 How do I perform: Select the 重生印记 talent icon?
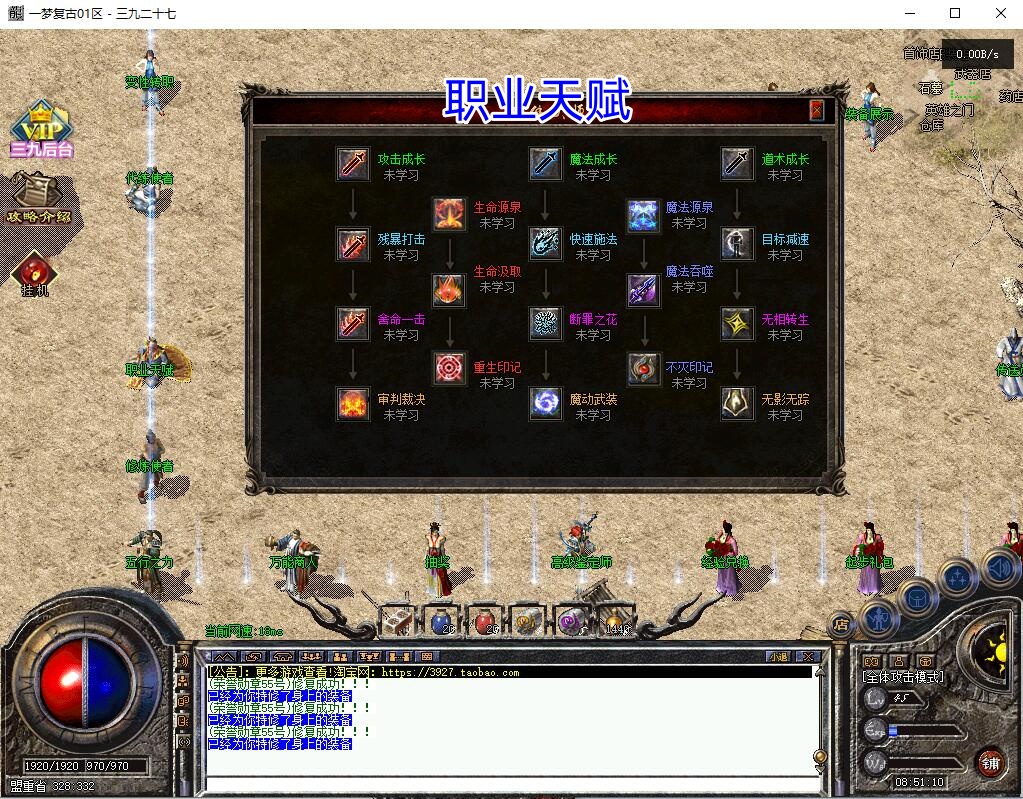449,368
